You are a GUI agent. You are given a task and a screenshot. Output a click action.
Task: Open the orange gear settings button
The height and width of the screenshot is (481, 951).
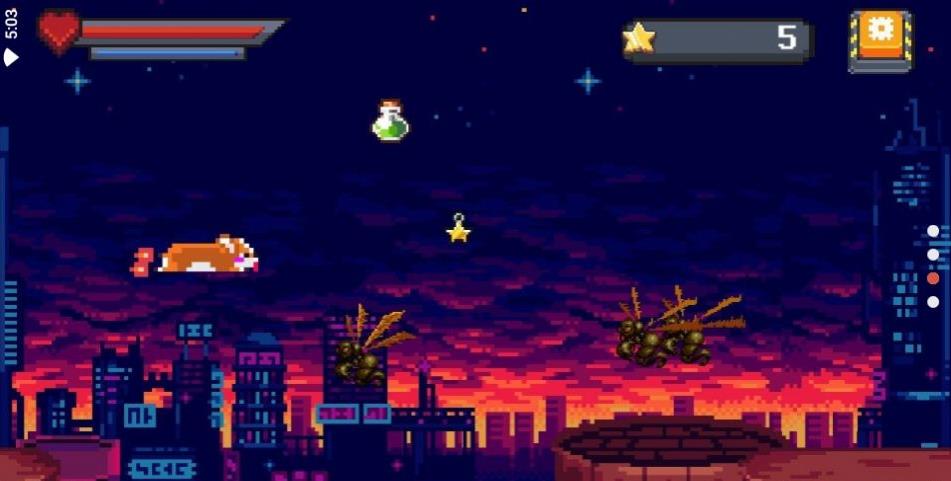point(880,39)
